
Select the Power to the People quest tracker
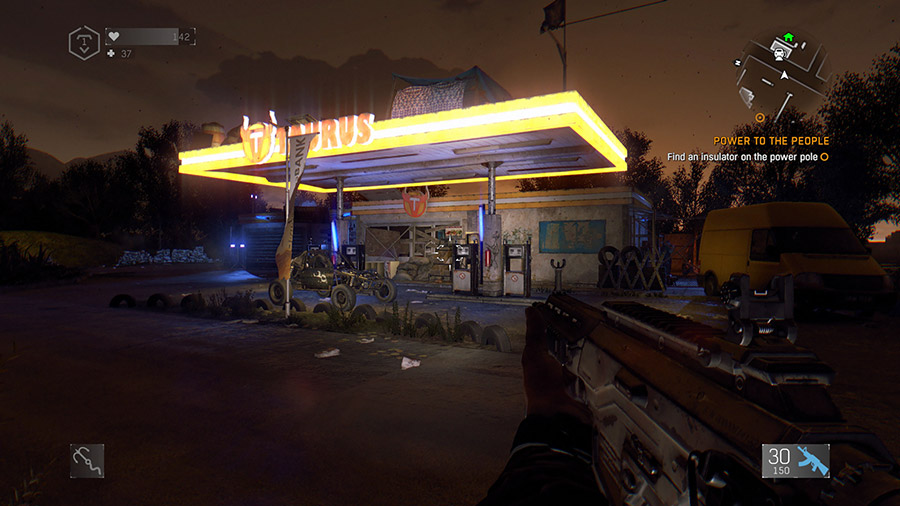pos(771,141)
